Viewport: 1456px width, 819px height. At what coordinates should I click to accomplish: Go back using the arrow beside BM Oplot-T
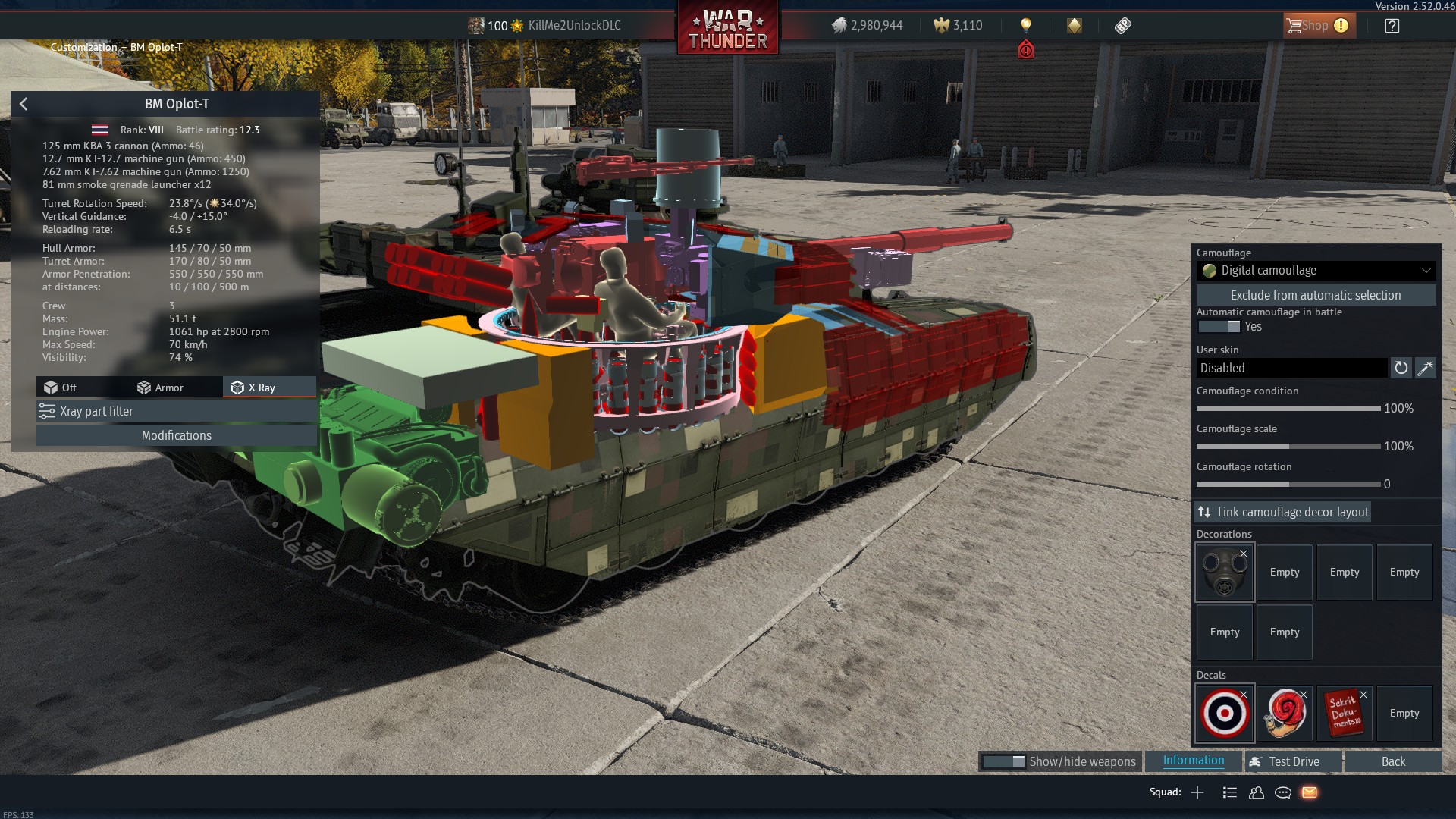pos(24,104)
